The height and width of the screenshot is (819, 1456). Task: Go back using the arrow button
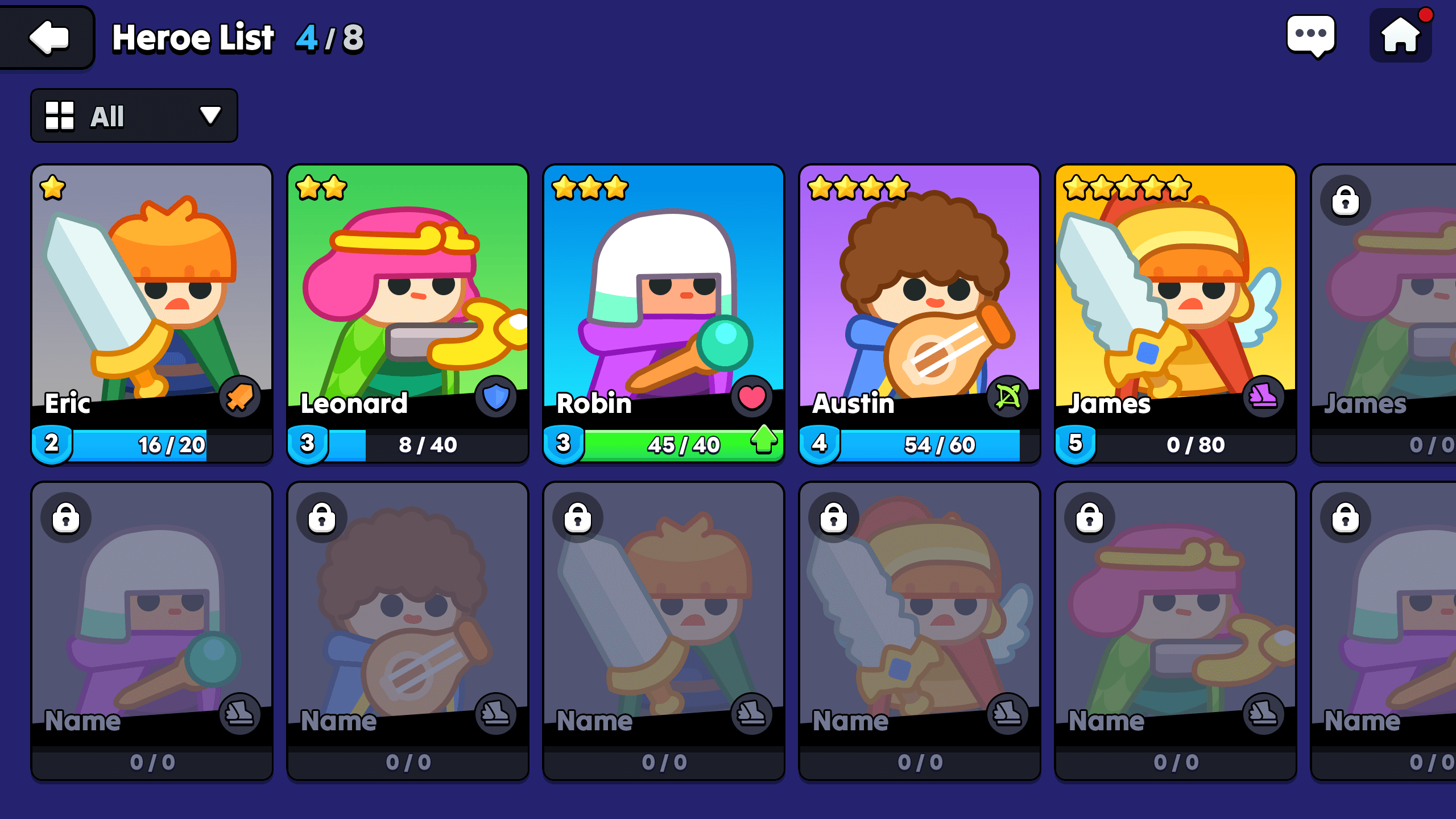47,38
